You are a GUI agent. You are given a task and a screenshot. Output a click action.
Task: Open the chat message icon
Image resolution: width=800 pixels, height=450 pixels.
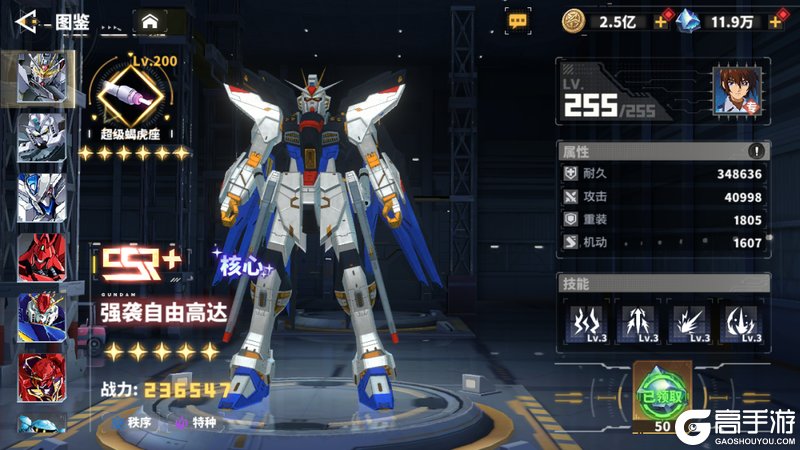point(518,19)
